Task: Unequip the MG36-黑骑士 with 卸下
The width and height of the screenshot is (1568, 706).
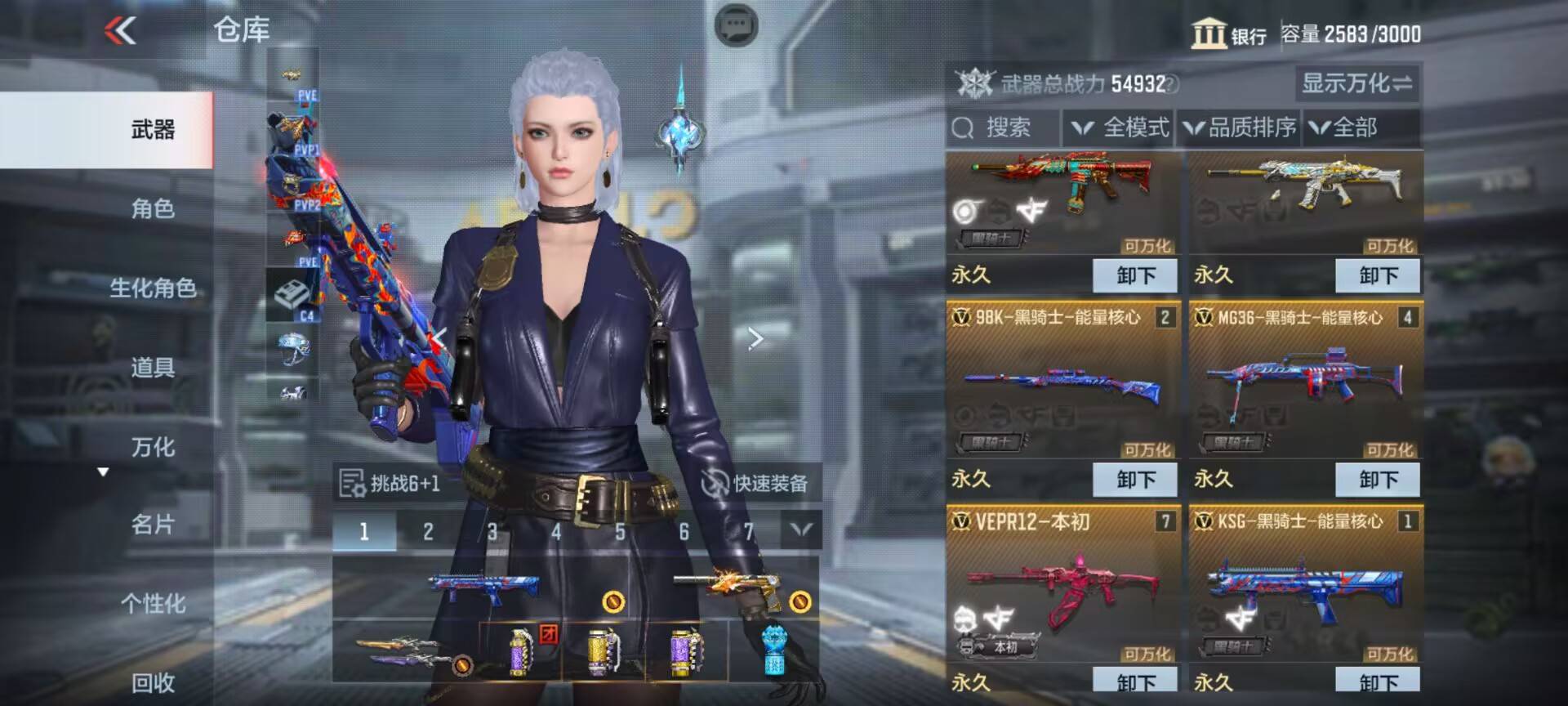Action: 1378,480
